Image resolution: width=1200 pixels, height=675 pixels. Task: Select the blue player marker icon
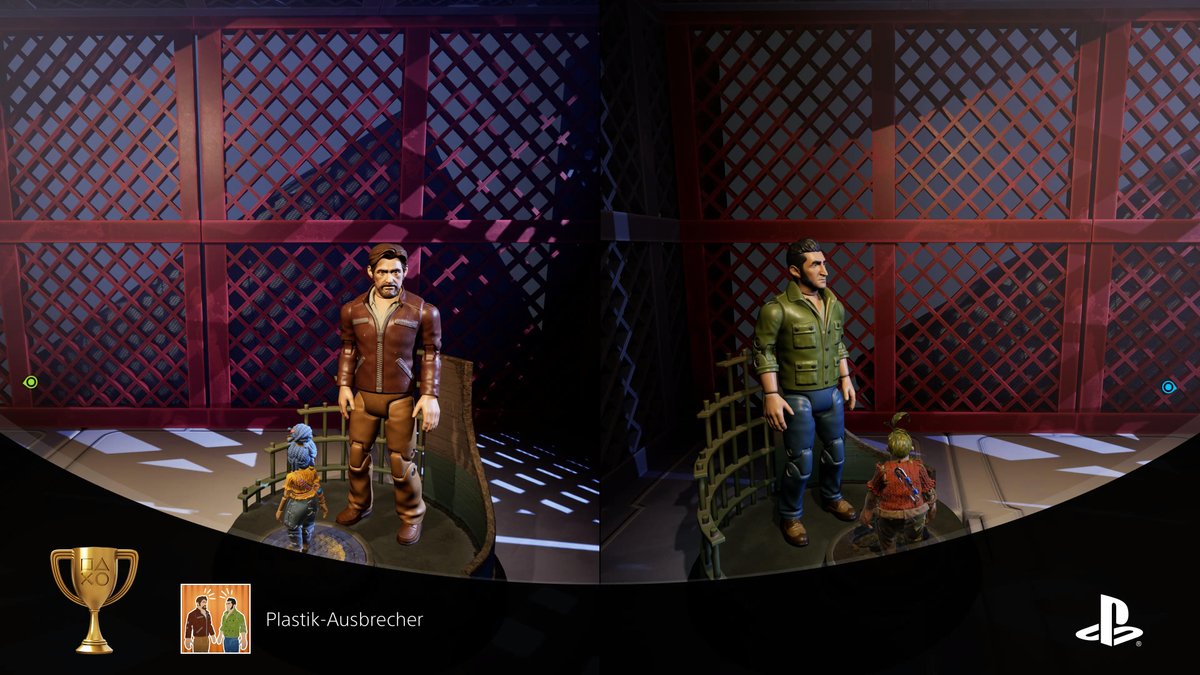pos(1168,387)
